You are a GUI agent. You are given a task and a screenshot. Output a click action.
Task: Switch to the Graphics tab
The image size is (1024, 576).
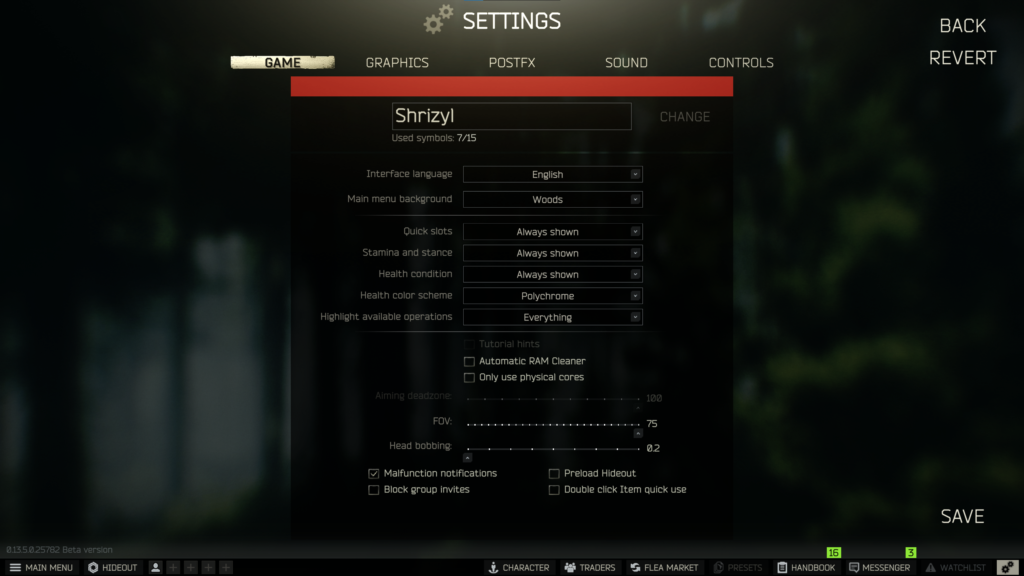coord(397,62)
